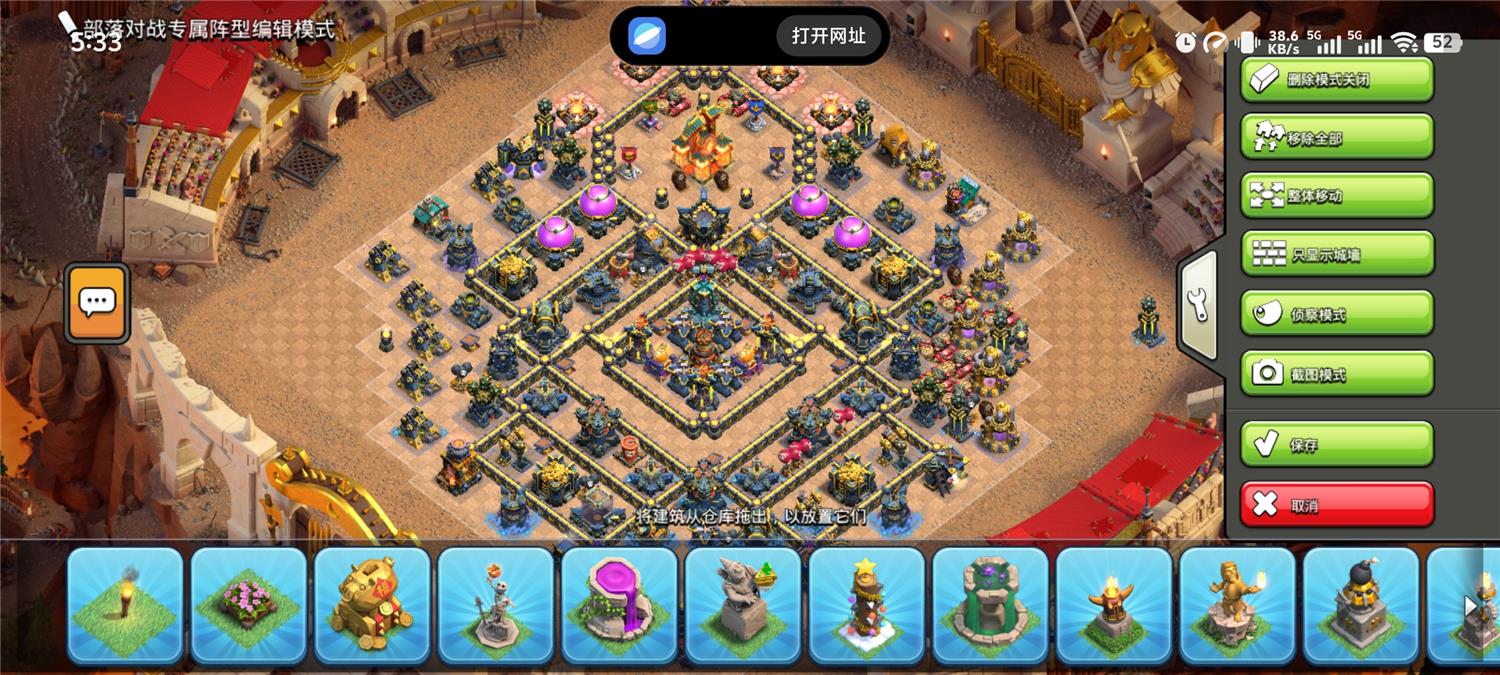Enter 截图模式 screenshot mode
Screen dimensions: 1500x675
pos(1337,373)
